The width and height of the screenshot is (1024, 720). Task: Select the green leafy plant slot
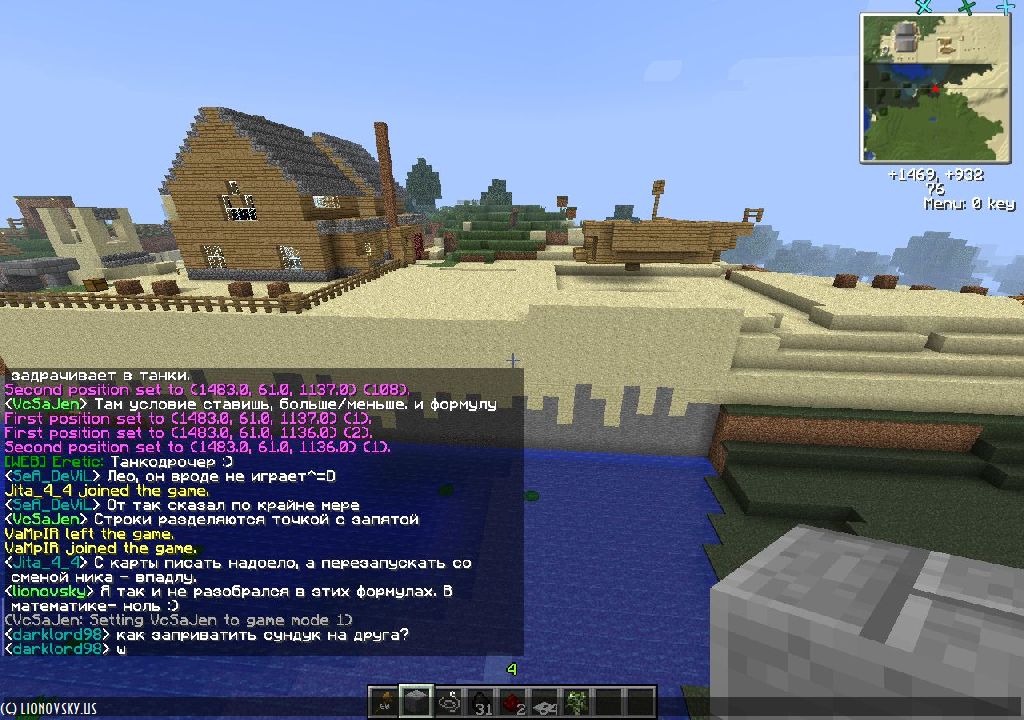pyautogui.click(x=577, y=702)
